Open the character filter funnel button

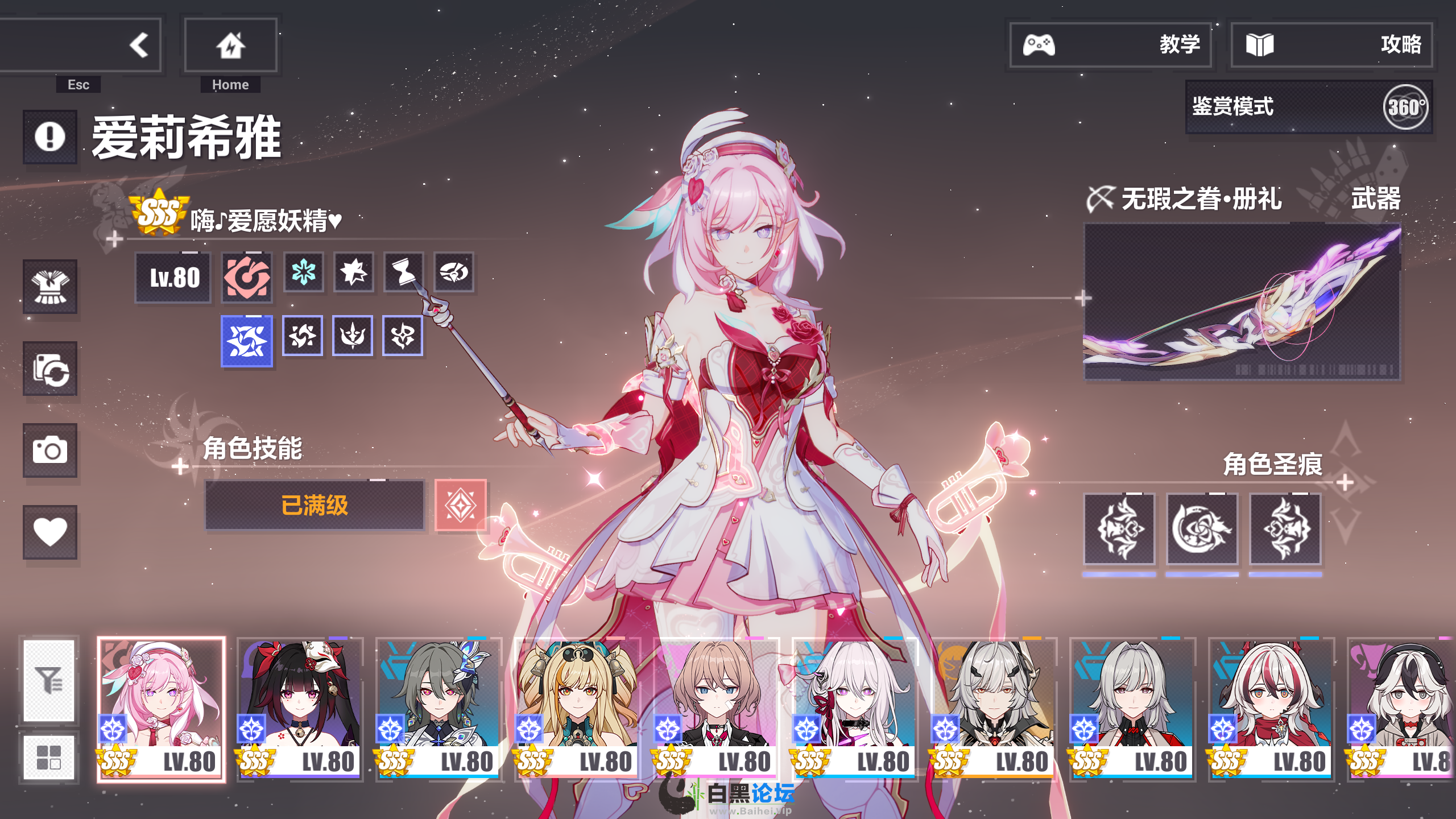(49, 680)
